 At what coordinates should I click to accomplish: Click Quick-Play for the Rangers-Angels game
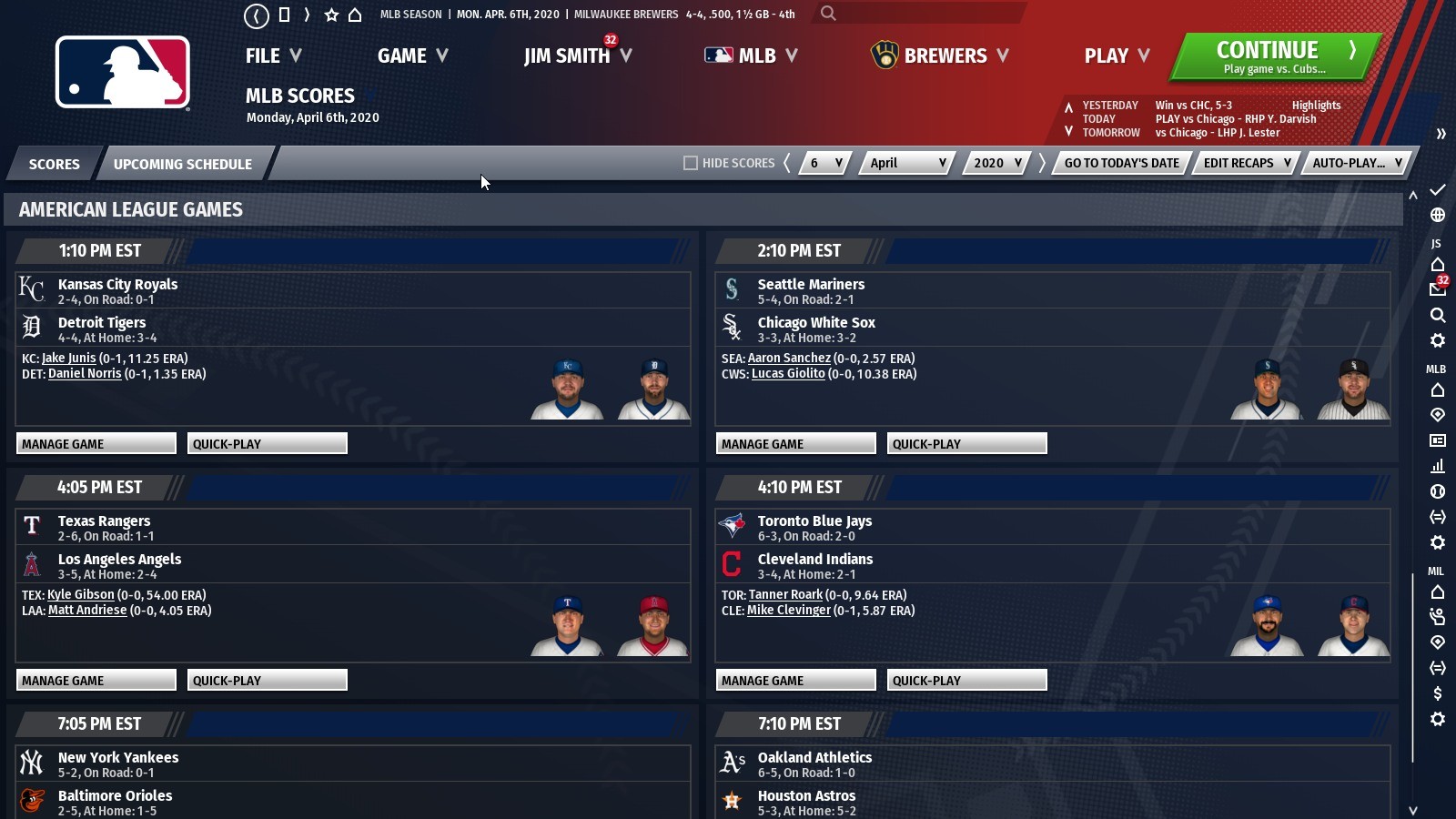[x=267, y=680]
